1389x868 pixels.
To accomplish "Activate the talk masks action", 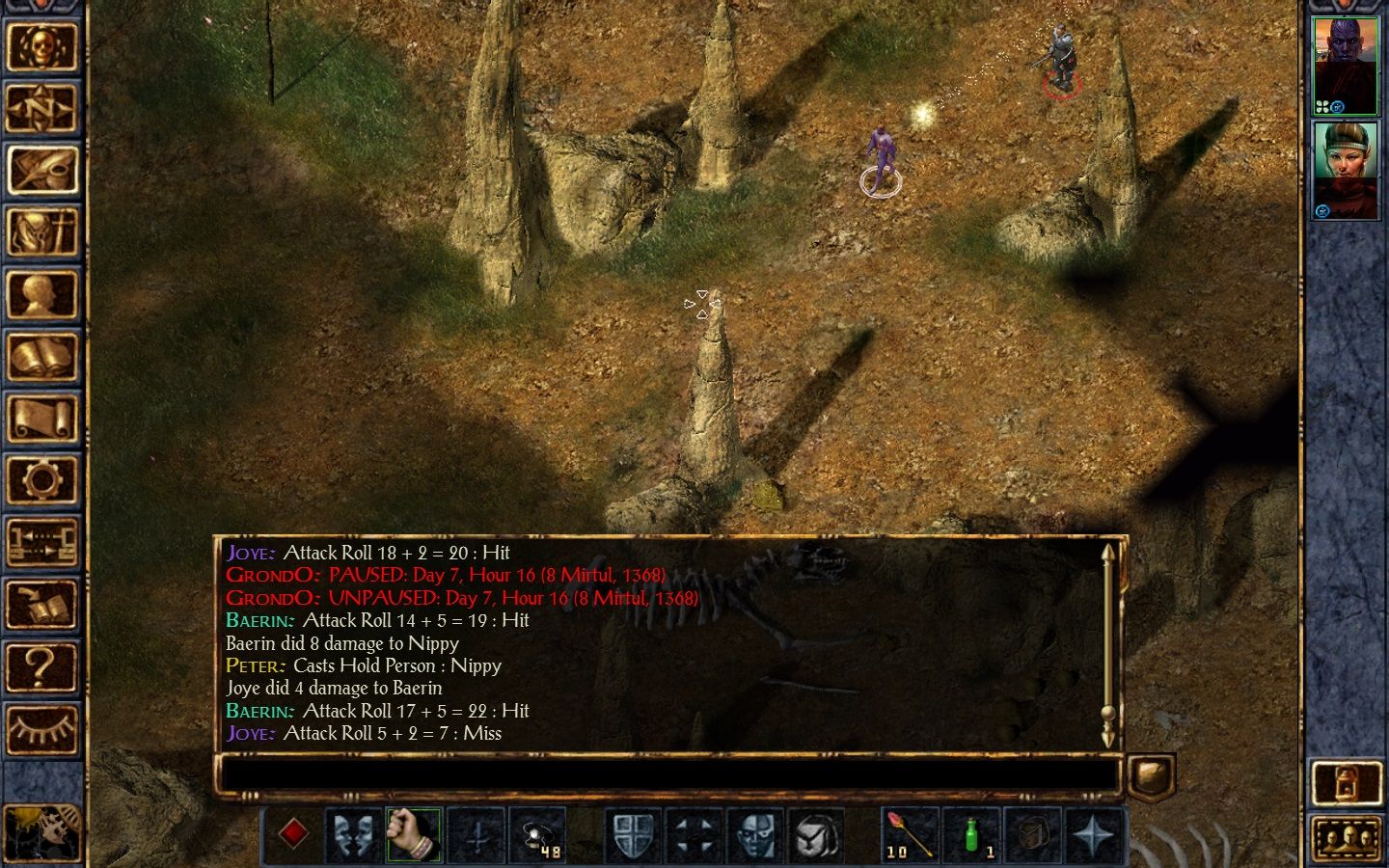I will (353, 834).
